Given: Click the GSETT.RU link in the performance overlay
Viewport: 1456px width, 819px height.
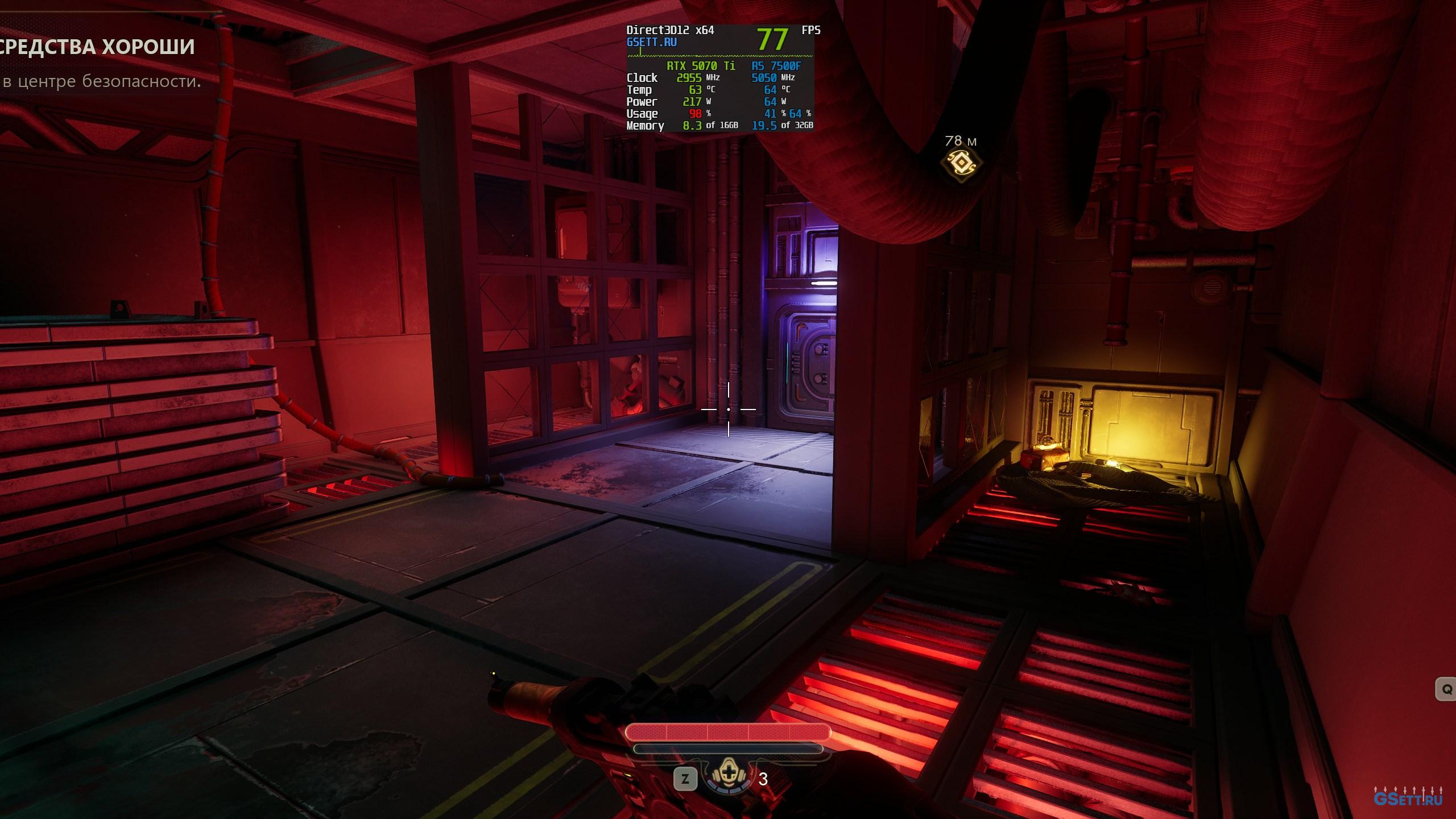Looking at the screenshot, I should 651,42.
